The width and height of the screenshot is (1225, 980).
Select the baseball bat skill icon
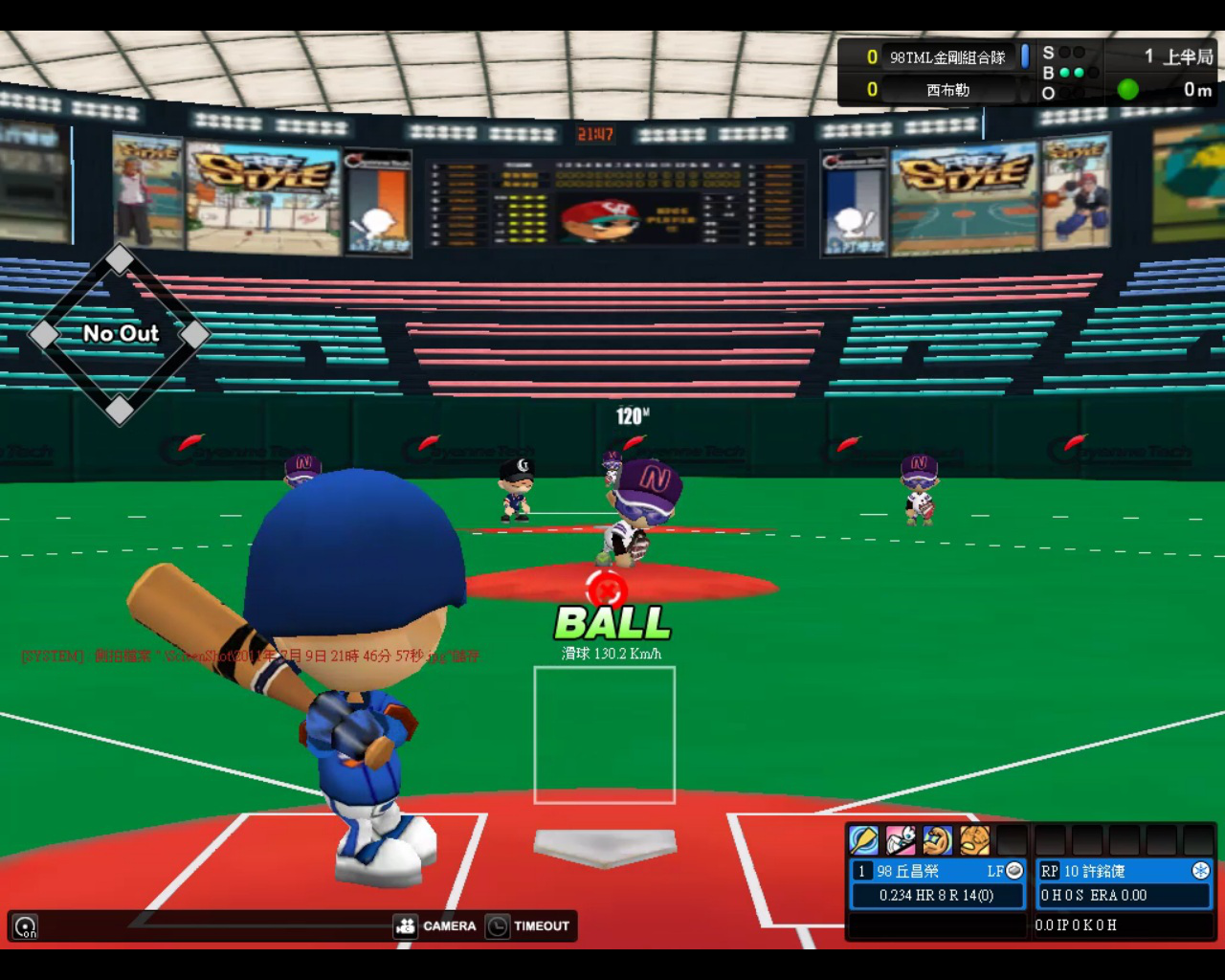click(x=863, y=839)
